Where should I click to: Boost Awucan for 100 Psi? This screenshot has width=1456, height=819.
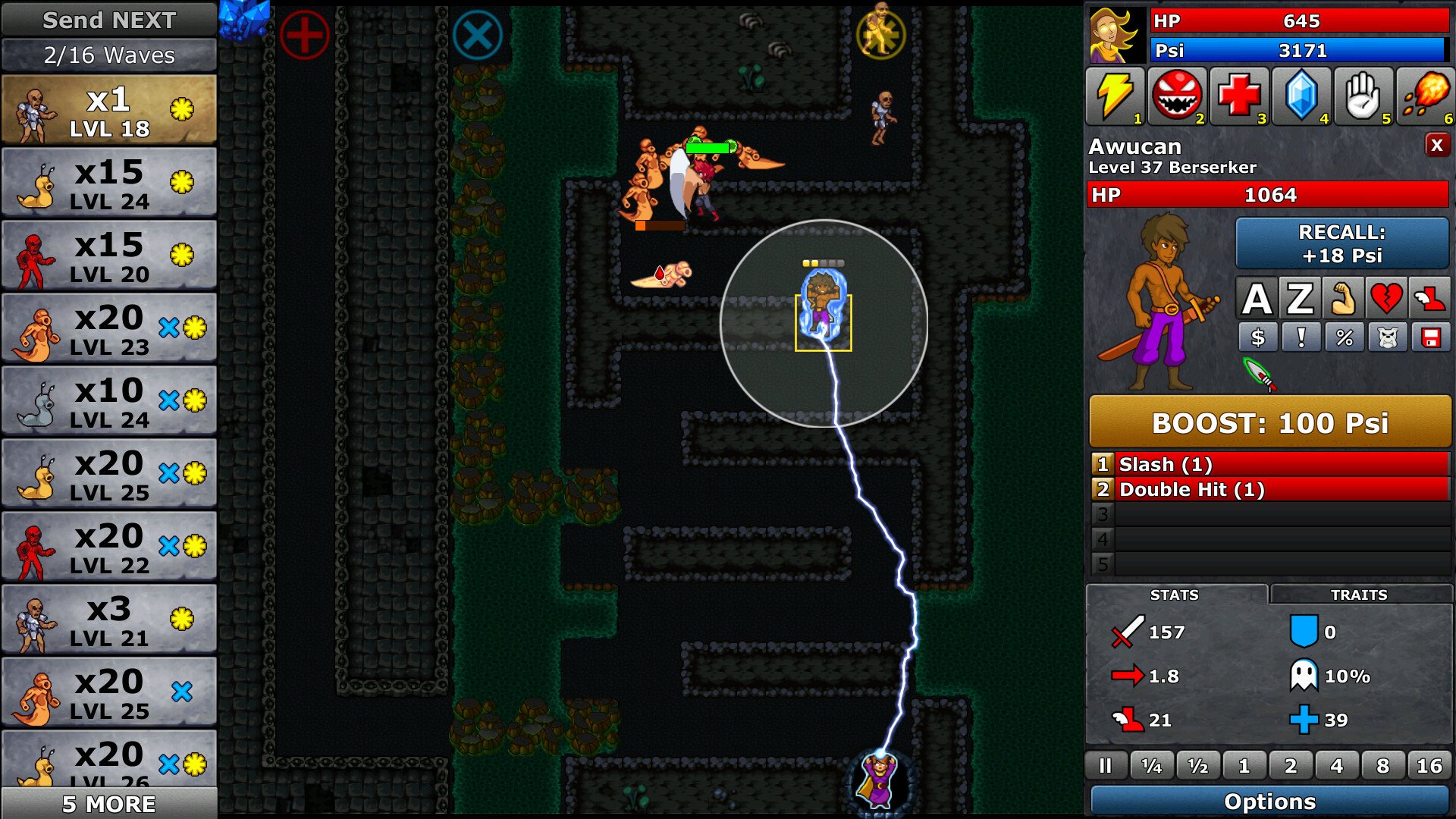pyautogui.click(x=1269, y=422)
